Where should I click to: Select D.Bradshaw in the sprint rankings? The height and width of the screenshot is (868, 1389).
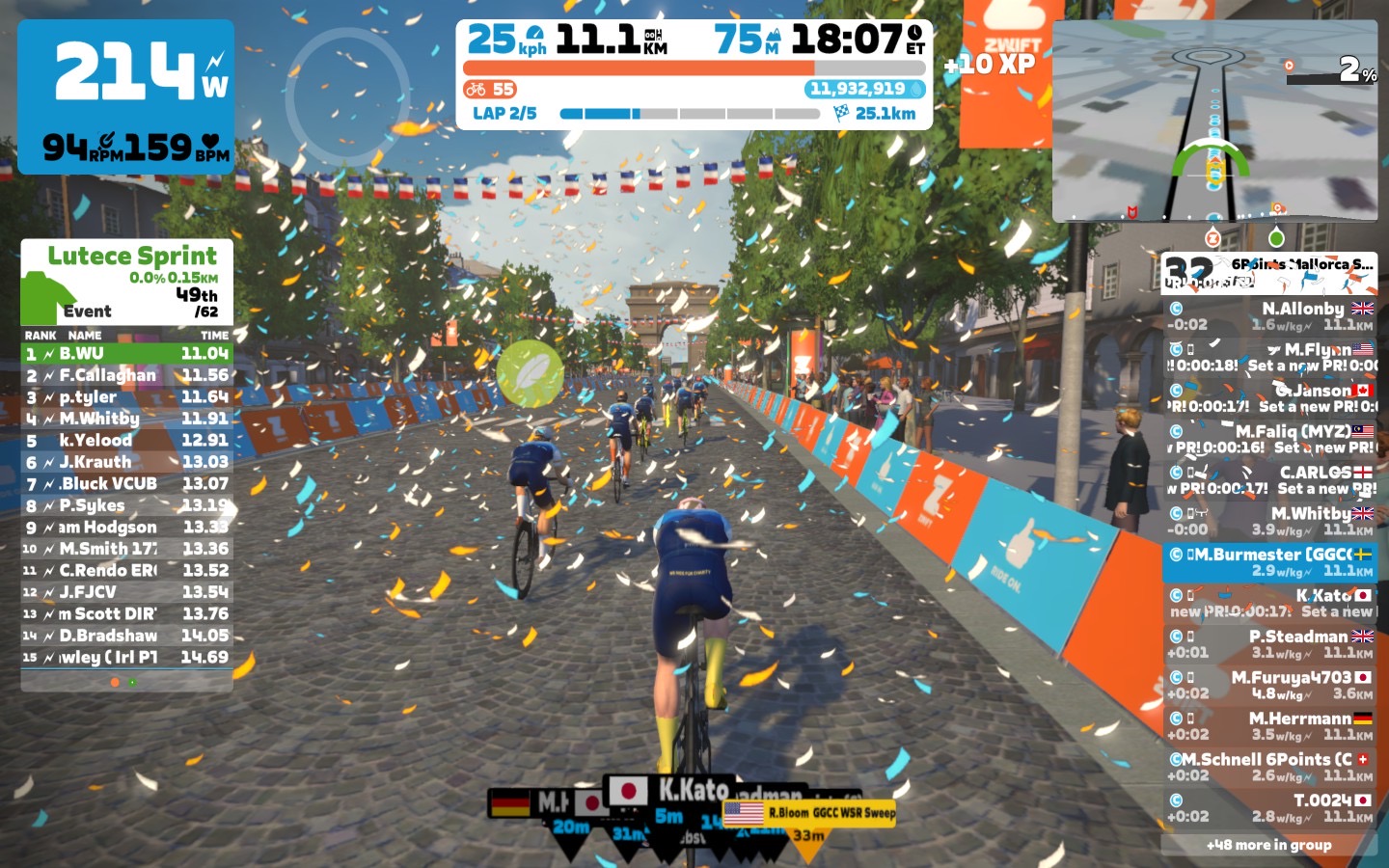126,636
